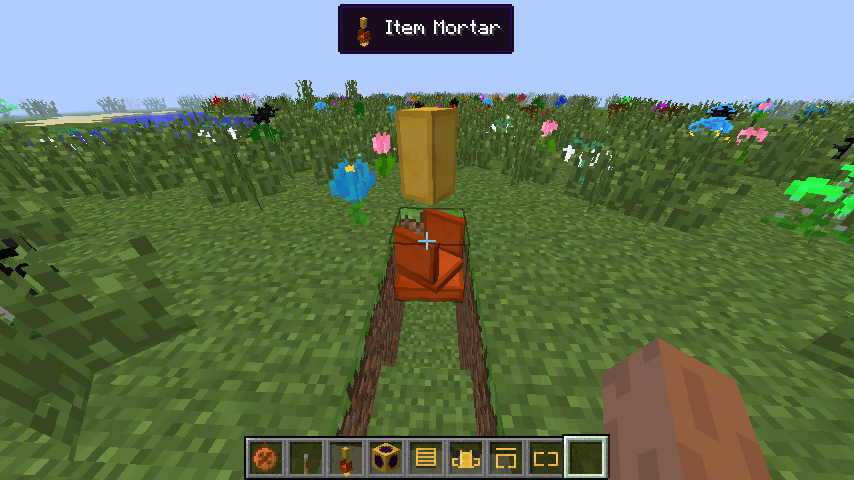Pick the yellow cube with purple center
Viewport: 854px width, 480px height.
tap(386, 459)
